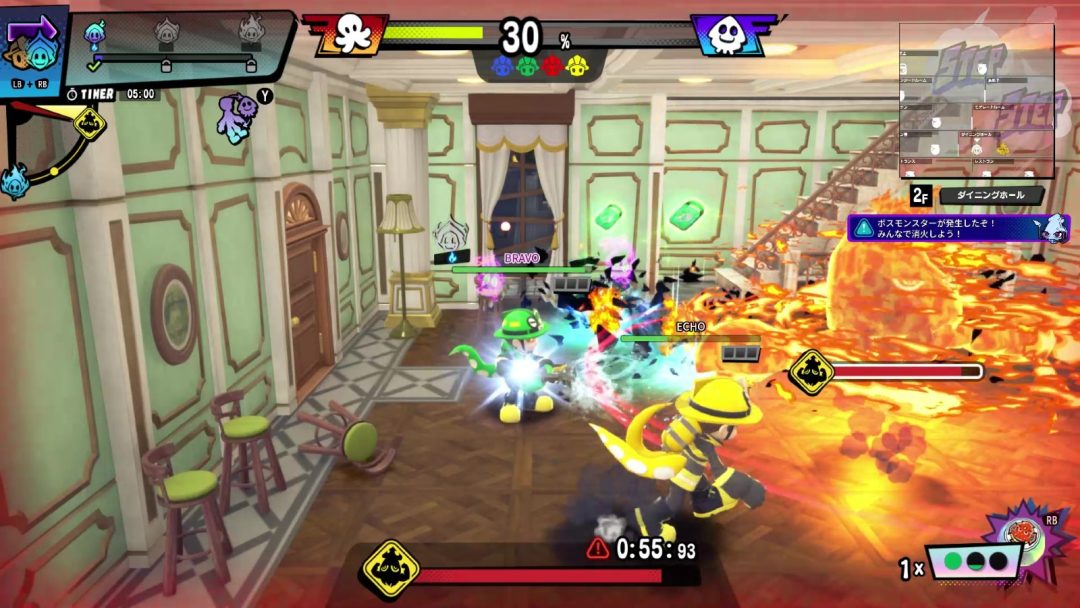
Task: Select the yellow boss warning sign by the route
Action: (89, 122)
